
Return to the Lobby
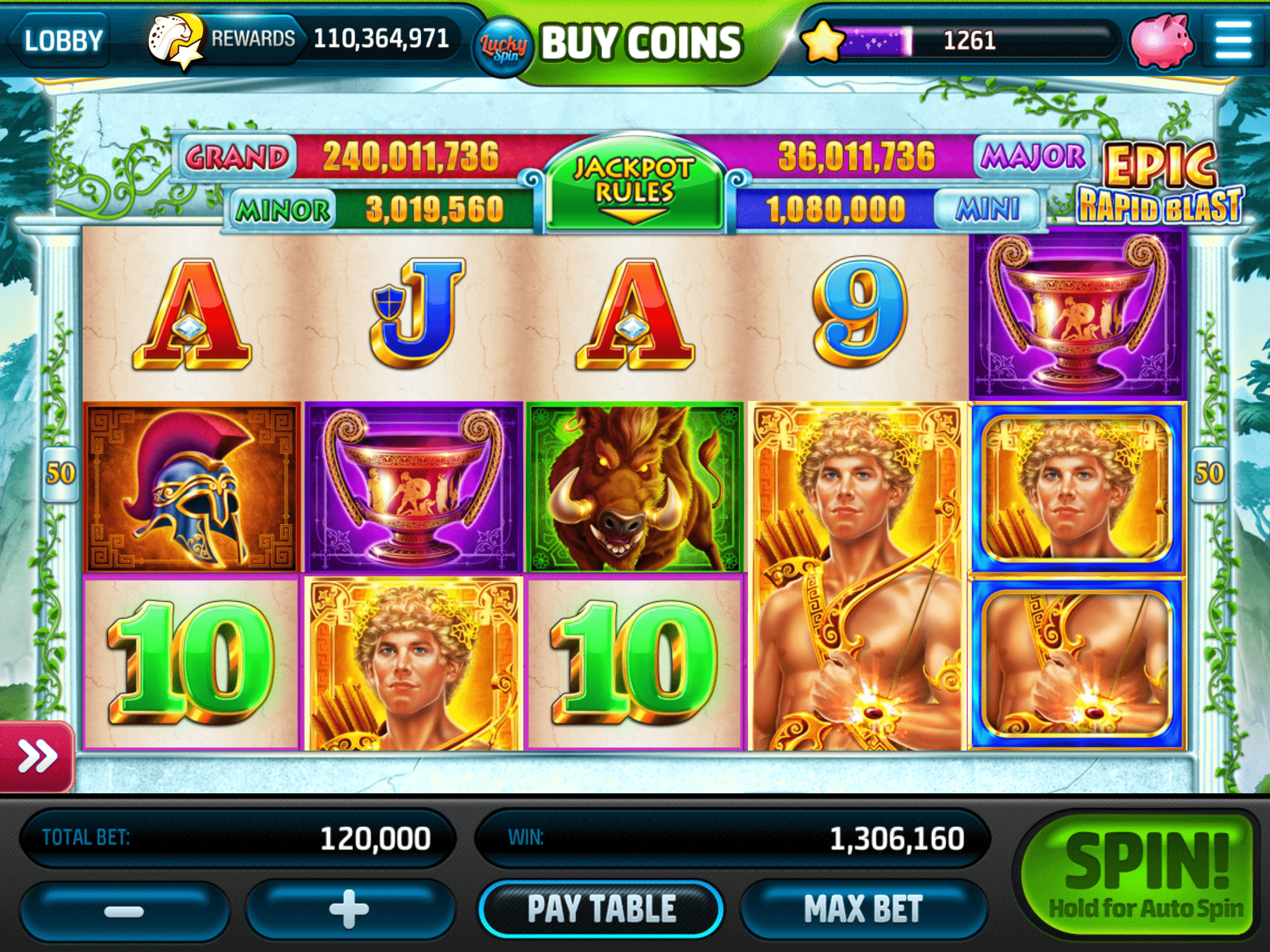(62, 41)
